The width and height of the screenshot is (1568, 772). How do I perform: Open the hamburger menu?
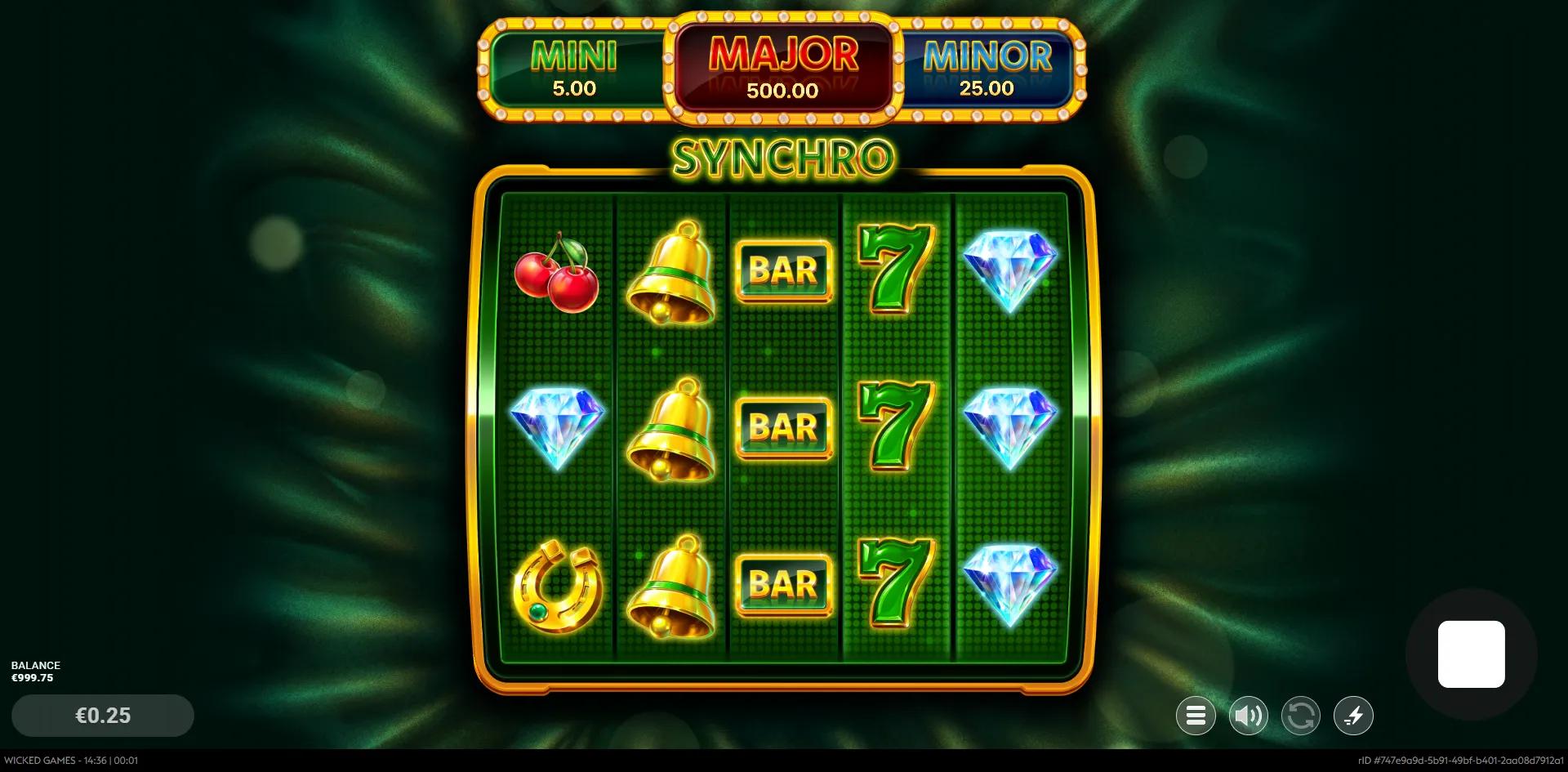click(x=1196, y=716)
